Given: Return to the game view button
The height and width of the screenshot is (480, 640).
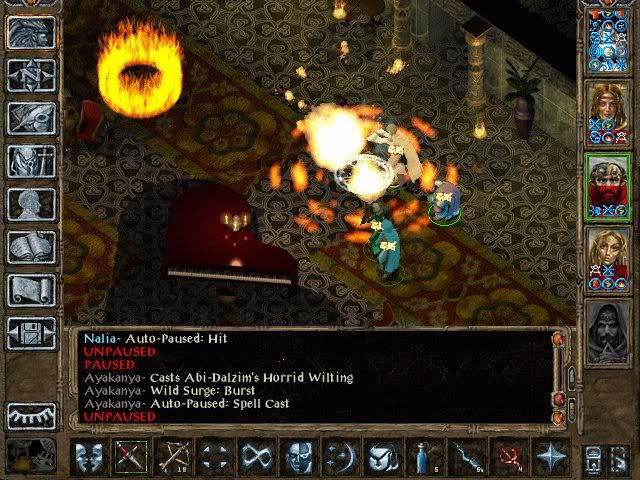Looking at the screenshot, I should point(31,33).
